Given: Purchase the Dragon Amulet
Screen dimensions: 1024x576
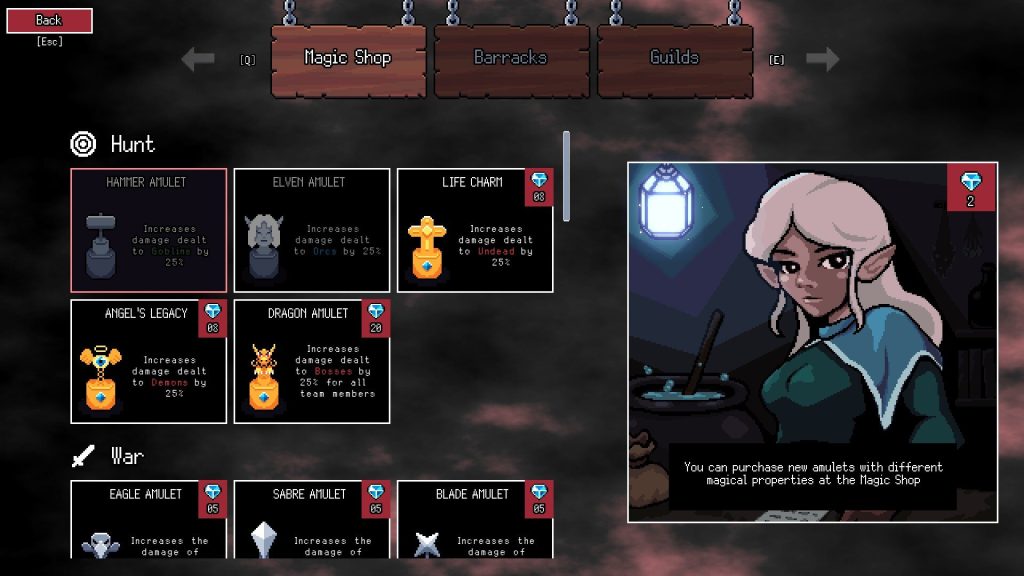Looking at the screenshot, I should [x=312, y=361].
